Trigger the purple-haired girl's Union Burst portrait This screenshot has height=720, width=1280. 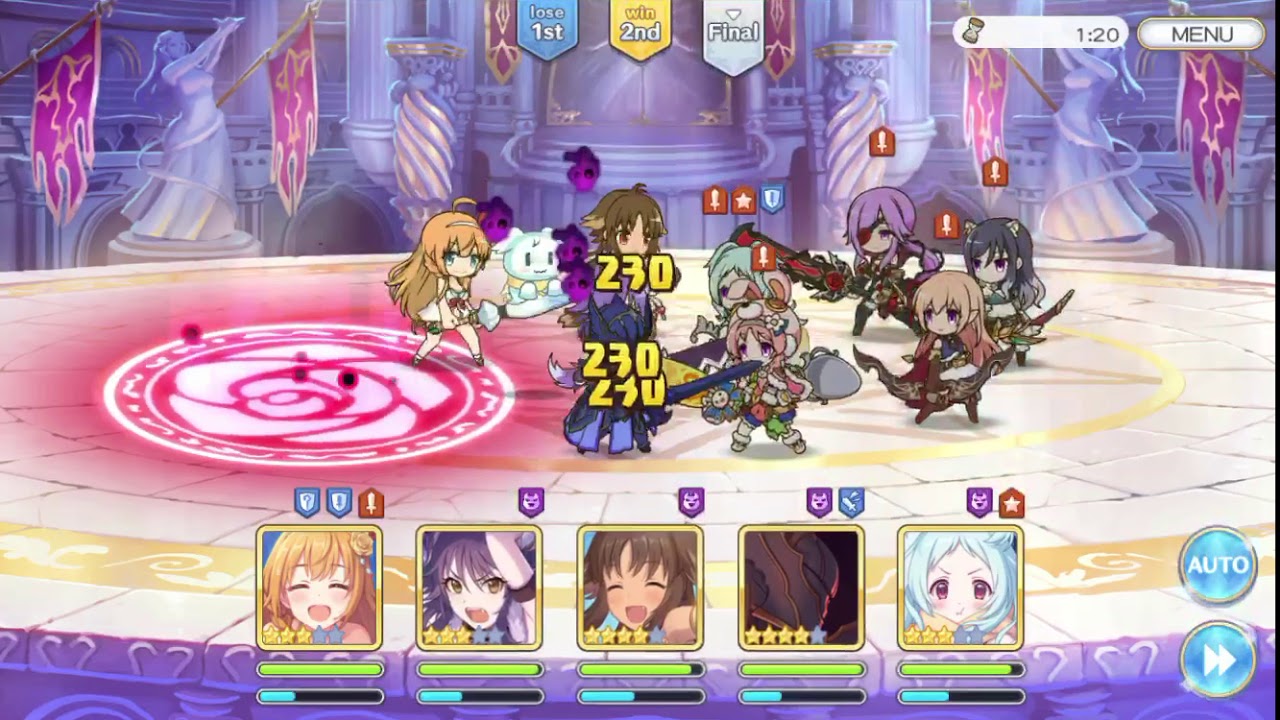[x=480, y=587]
